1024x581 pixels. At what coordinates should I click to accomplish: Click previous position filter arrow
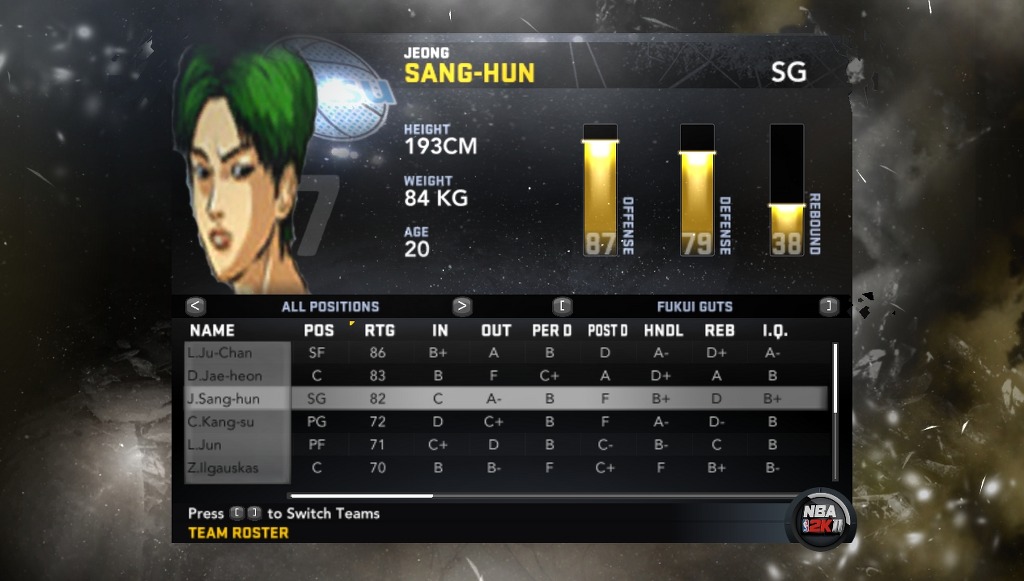196,307
